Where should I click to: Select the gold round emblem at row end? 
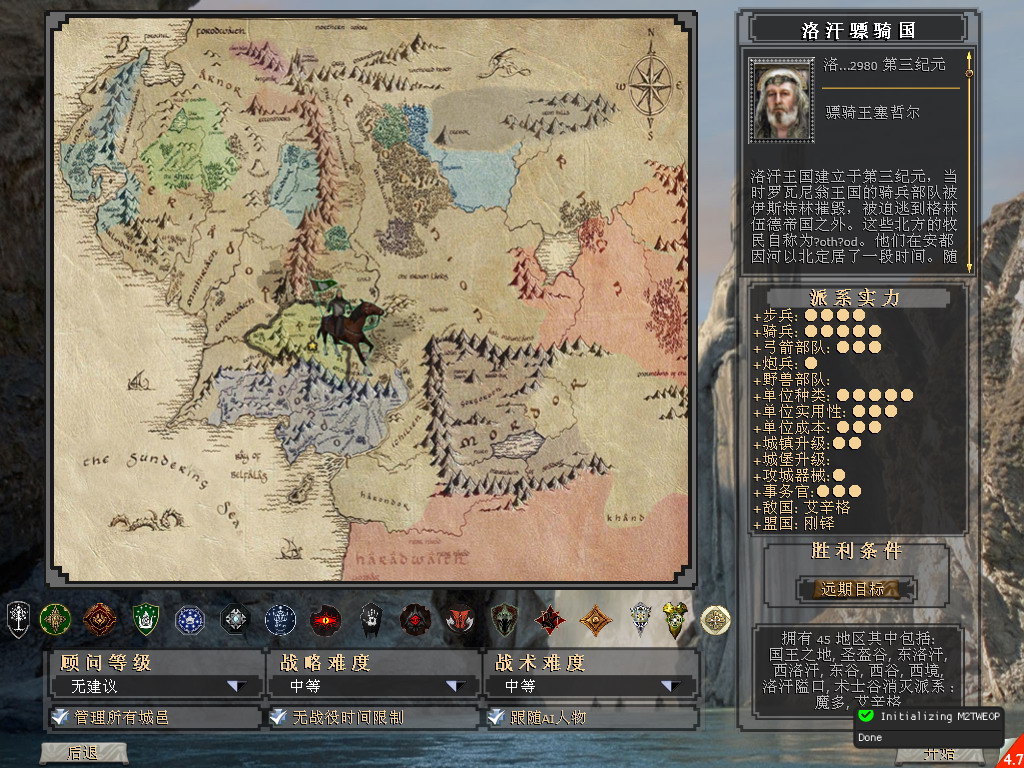(x=715, y=620)
